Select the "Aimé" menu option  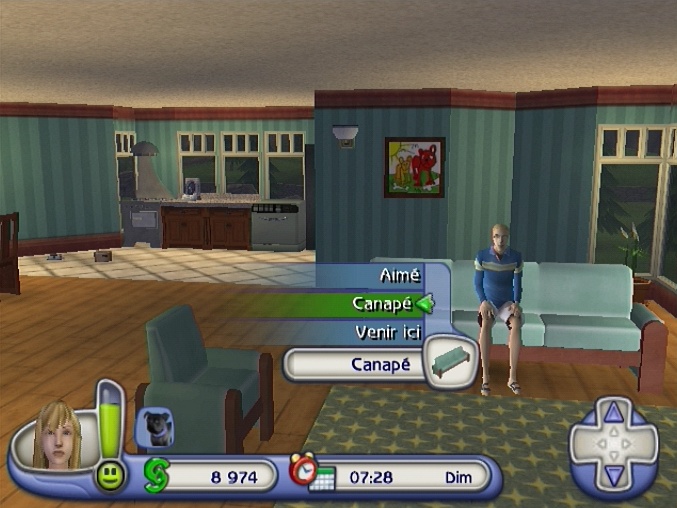click(x=399, y=274)
